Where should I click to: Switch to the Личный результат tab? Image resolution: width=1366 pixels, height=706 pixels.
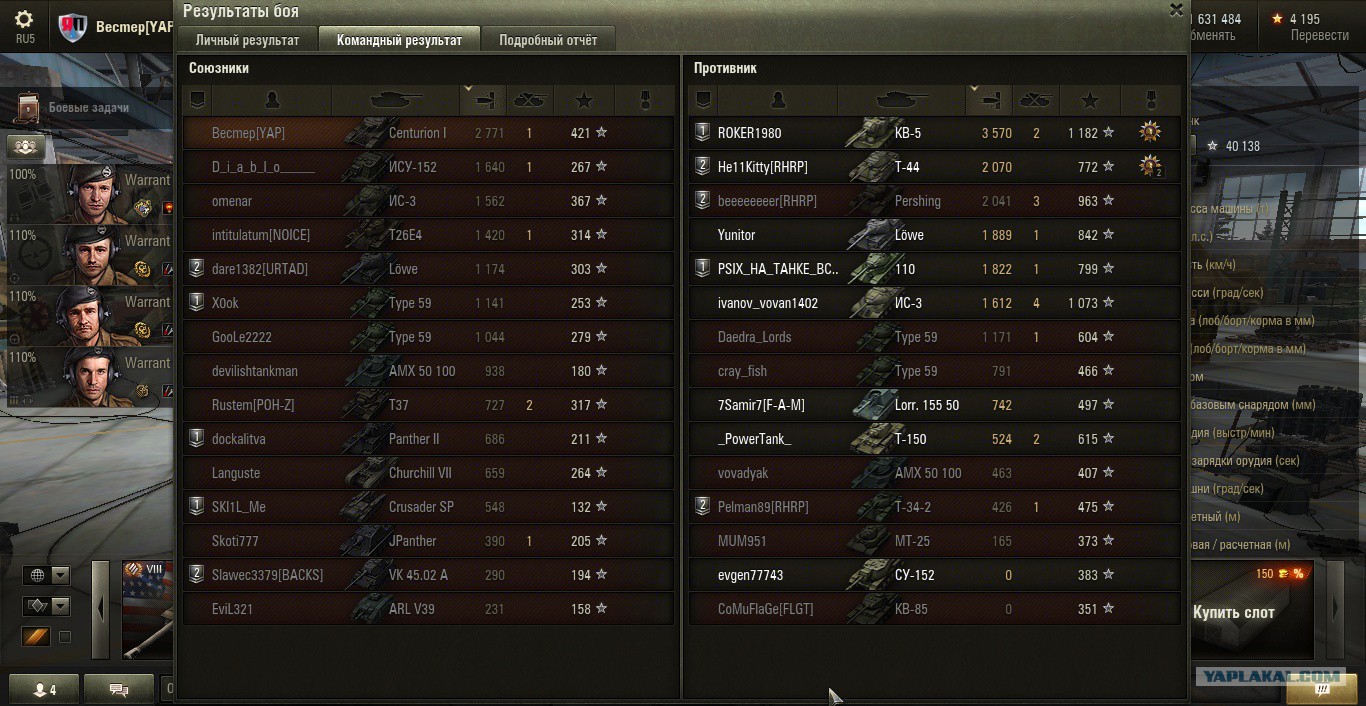pyautogui.click(x=247, y=40)
